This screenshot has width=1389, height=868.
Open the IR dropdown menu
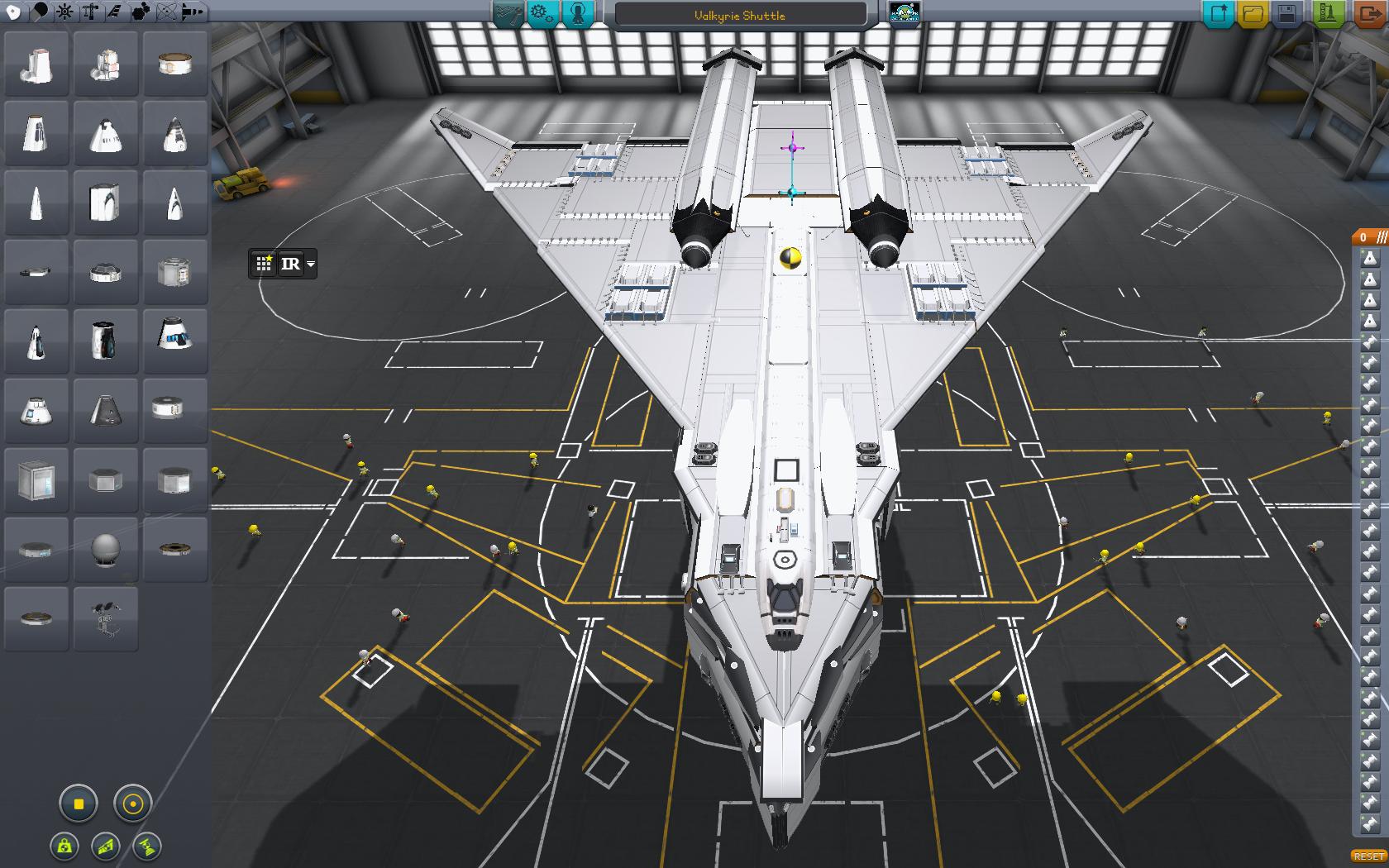point(311,265)
